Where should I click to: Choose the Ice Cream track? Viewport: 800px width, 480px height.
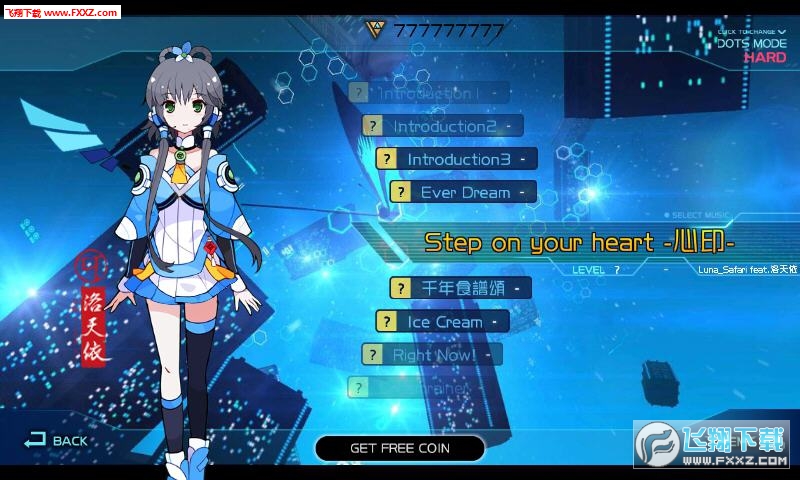[x=443, y=322]
